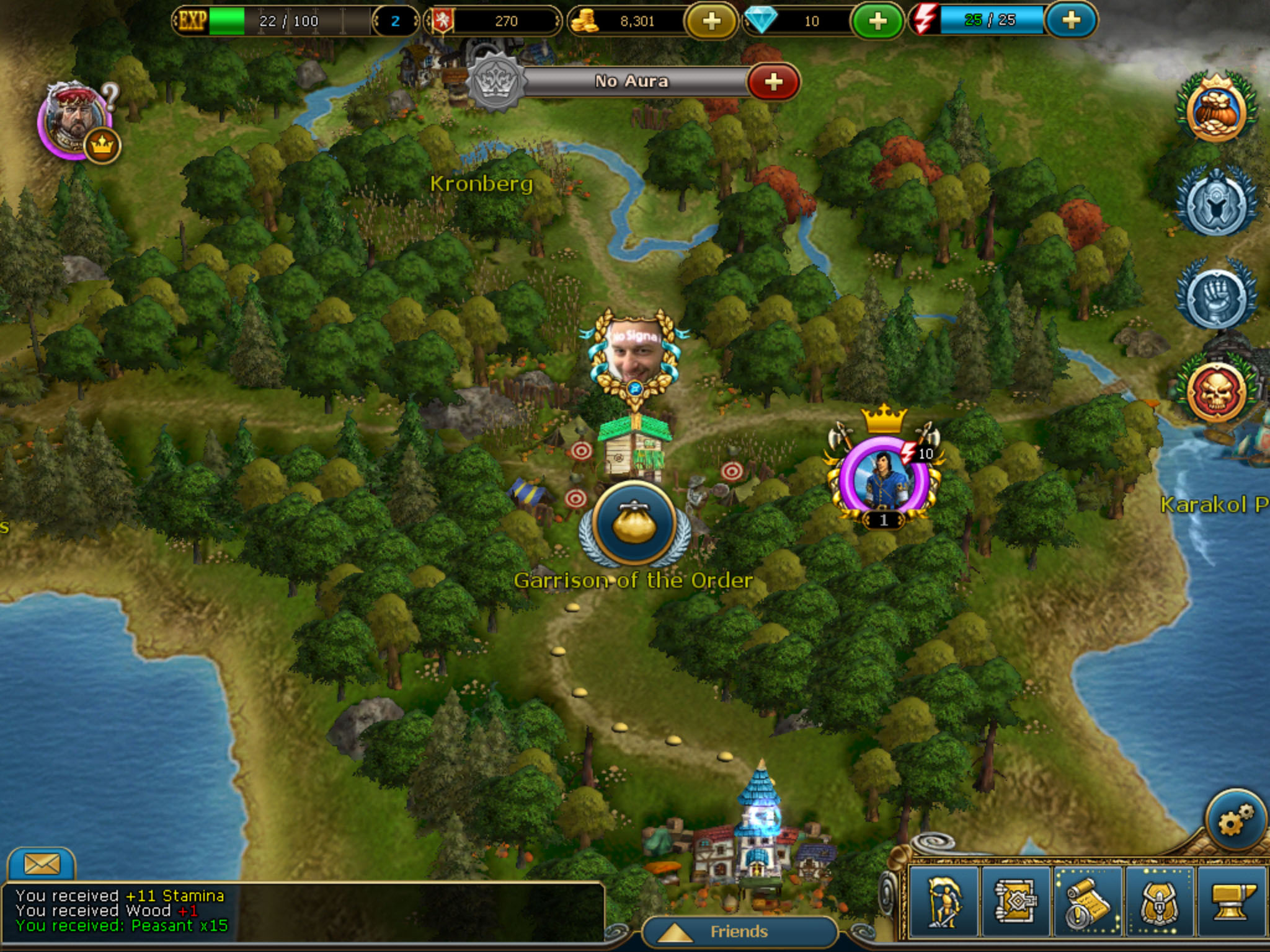Open the mail envelope tab
The image size is (1270, 952).
[41, 863]
